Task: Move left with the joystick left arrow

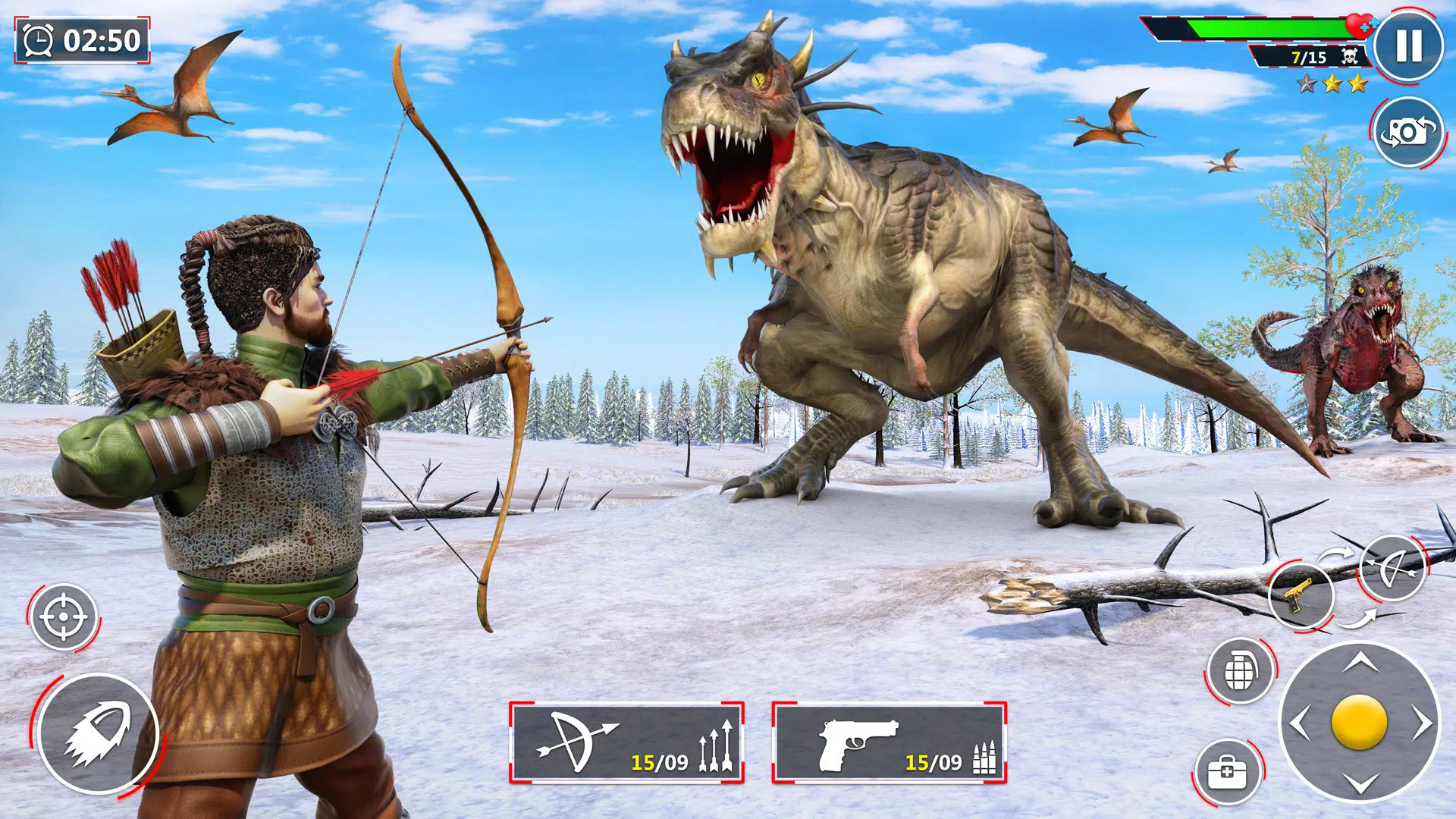Action: tap(1301, 723)
